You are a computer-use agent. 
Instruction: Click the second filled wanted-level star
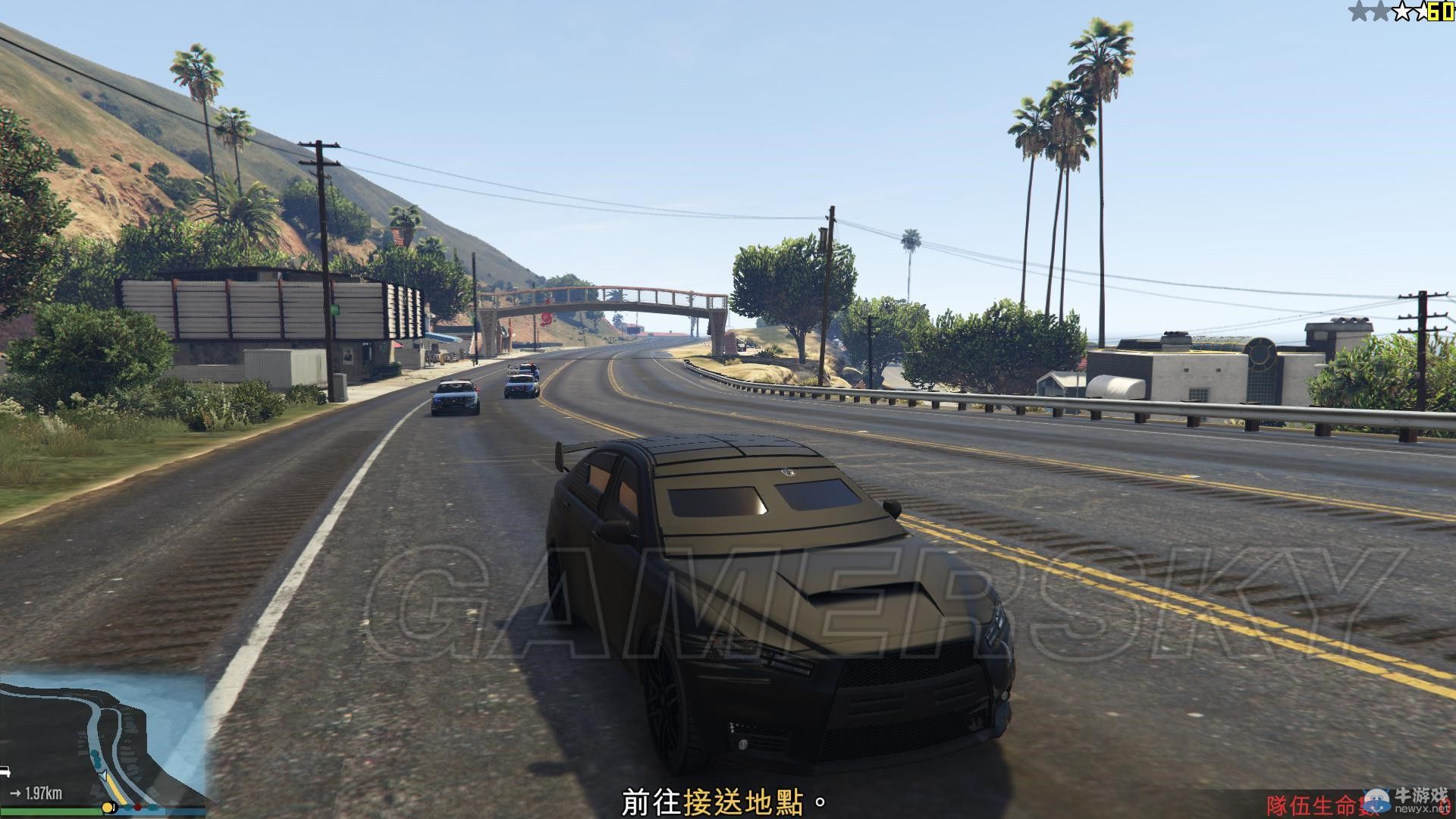(1380, 11)
